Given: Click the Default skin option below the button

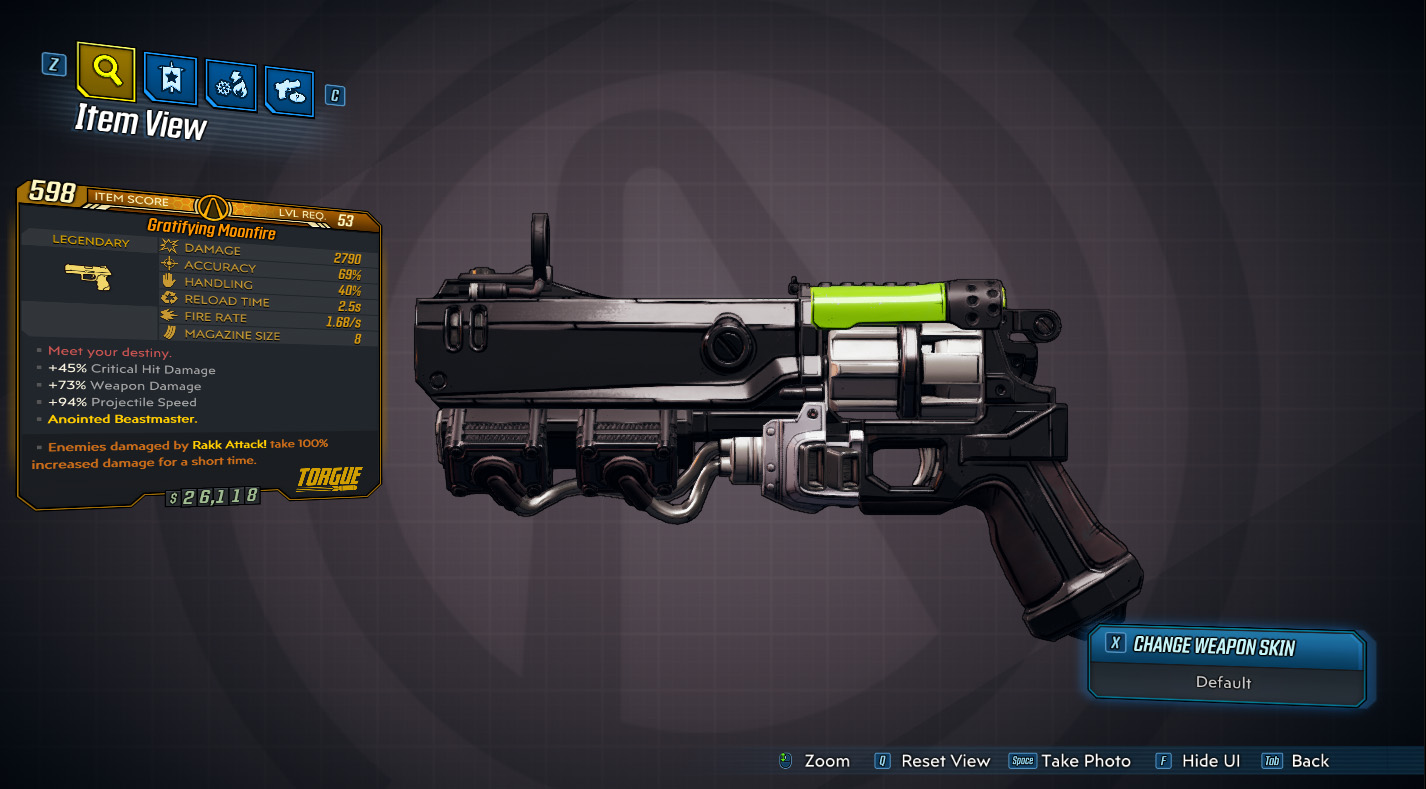Looking at the screenshot, I should coord(1226,684).
